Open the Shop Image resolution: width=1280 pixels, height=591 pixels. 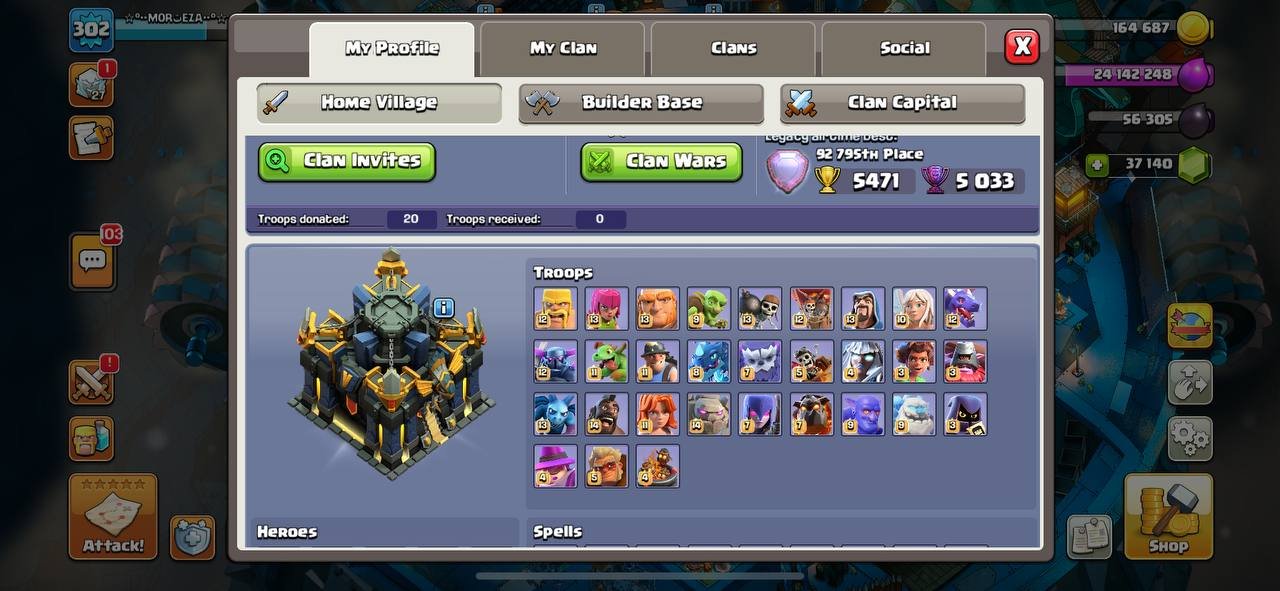[1168, 515]
